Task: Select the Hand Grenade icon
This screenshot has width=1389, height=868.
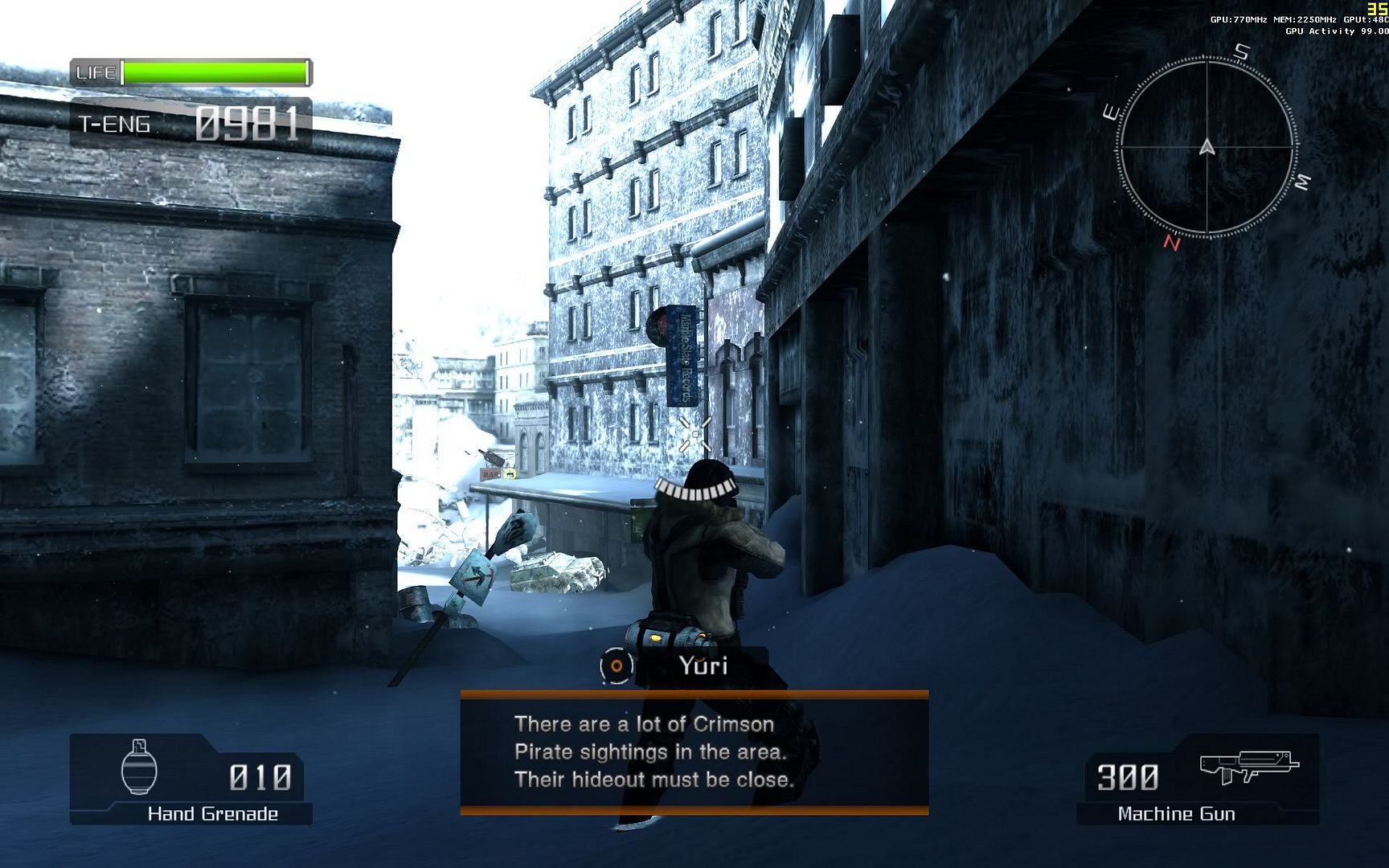Action: click(x=139, y=768)
